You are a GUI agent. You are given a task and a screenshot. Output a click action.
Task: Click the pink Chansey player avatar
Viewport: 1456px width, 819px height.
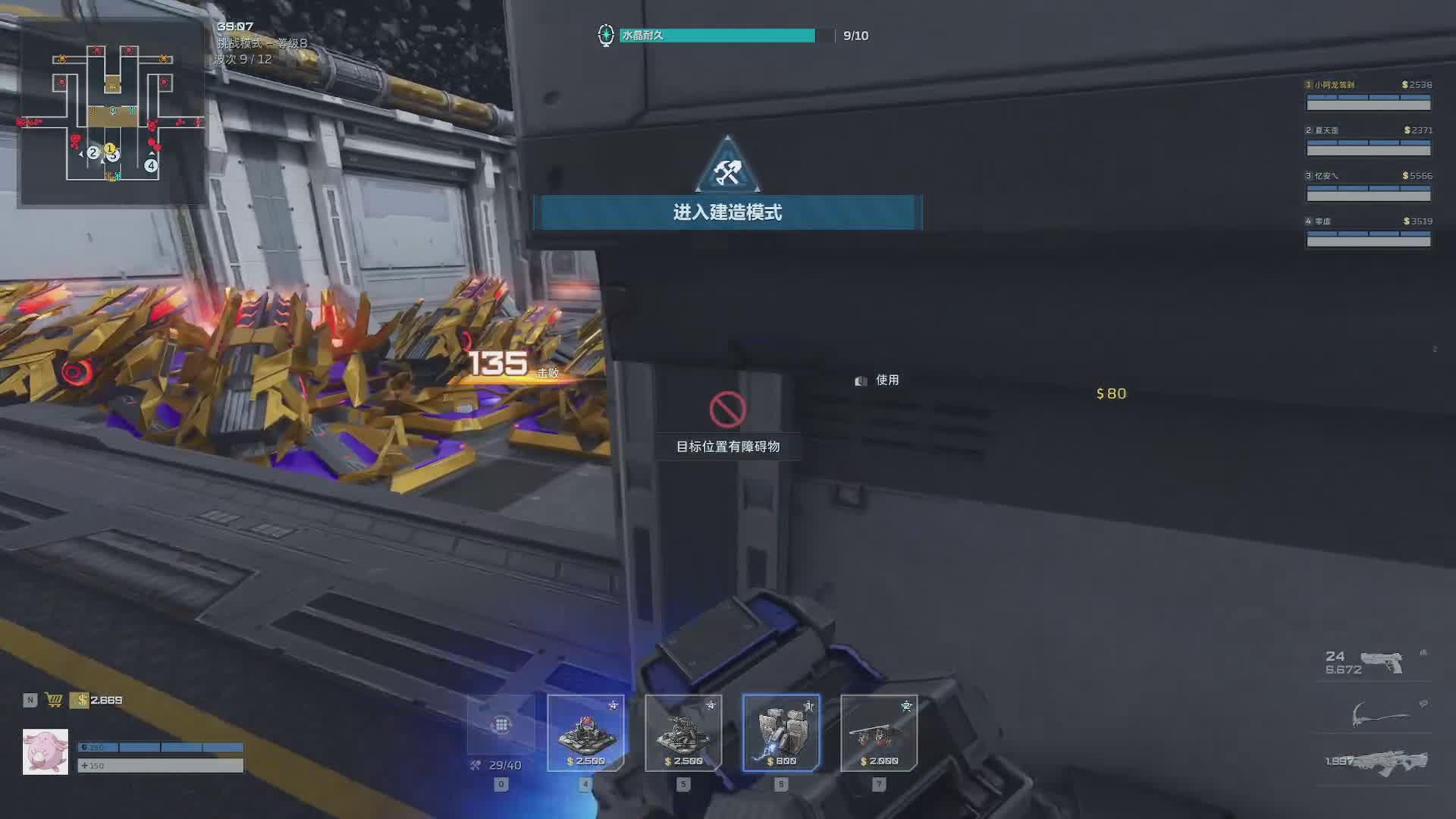coord(45,752)
